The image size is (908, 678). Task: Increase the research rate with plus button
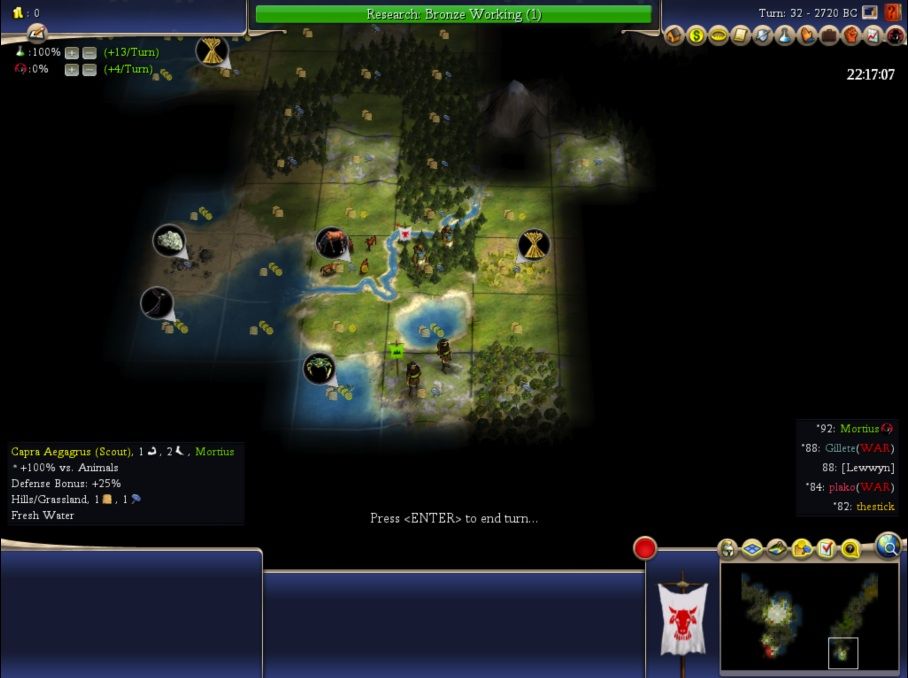point(72,52)
